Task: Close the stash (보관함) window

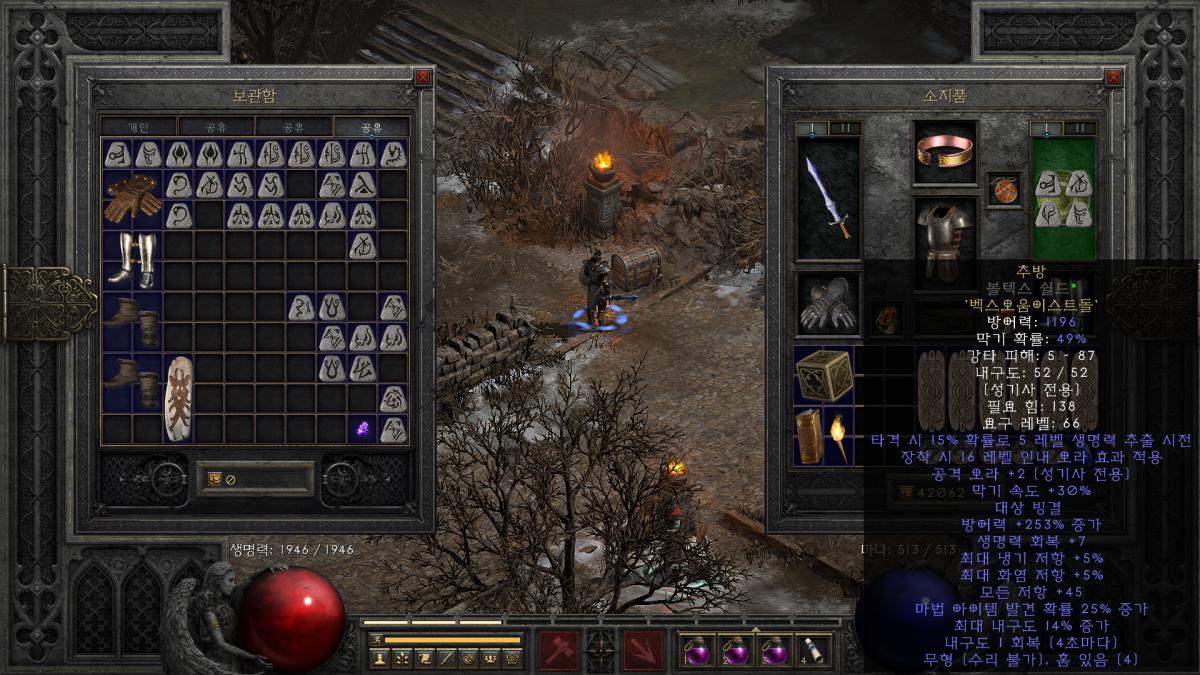Action: click(423, 77)
